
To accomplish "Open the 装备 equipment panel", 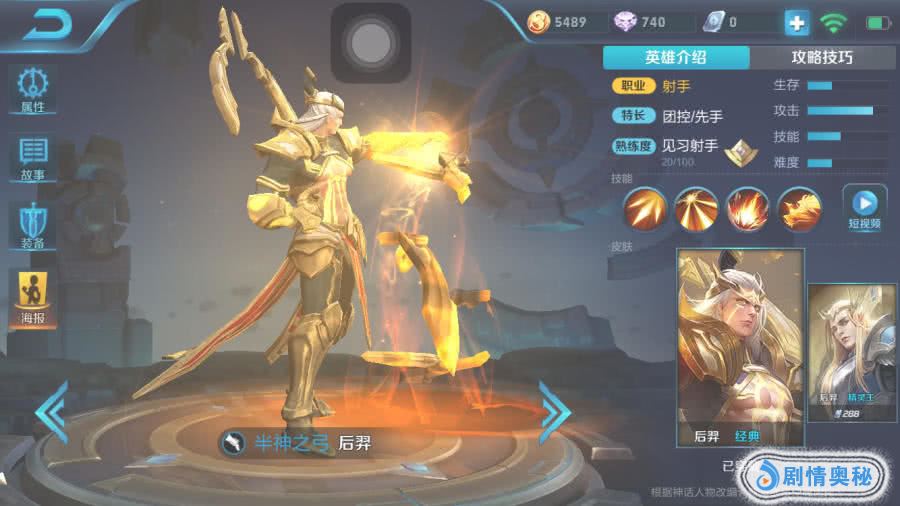I will click(x=33, y=226).
